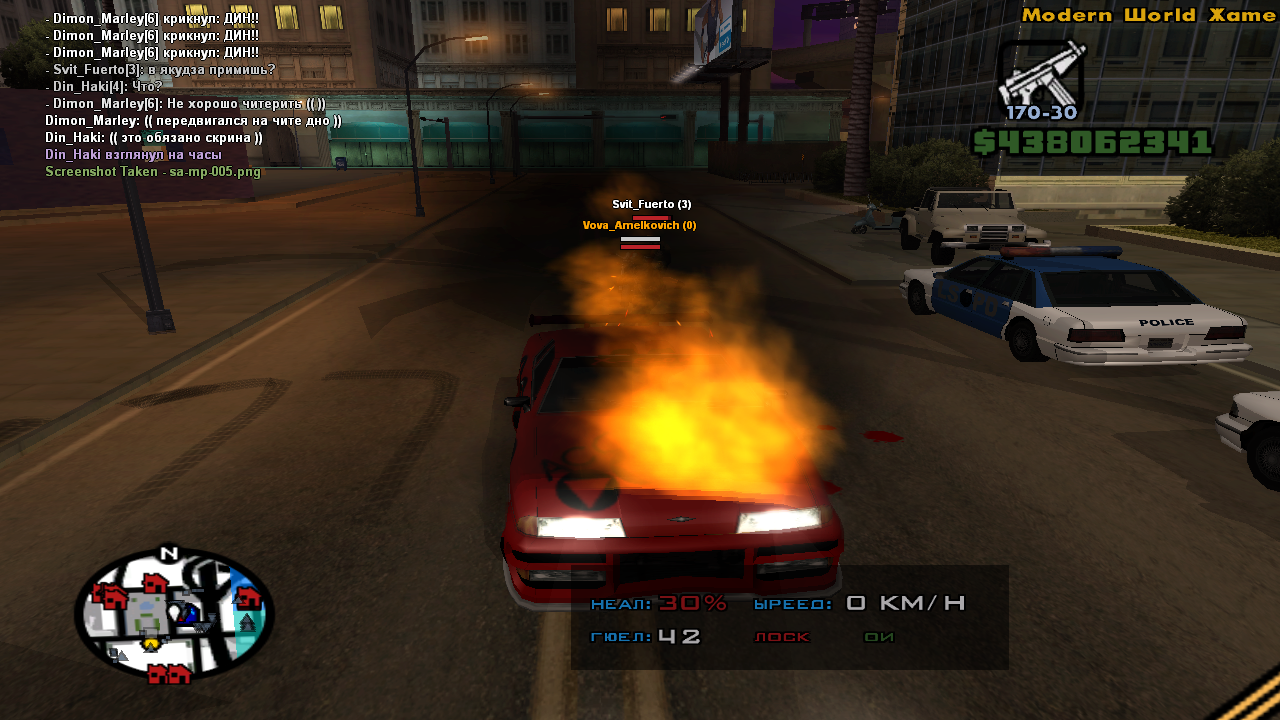Click the north N marker on radar
Image resolution: width=1280 pixels, height=720 pixels.
tap(169, 553)
